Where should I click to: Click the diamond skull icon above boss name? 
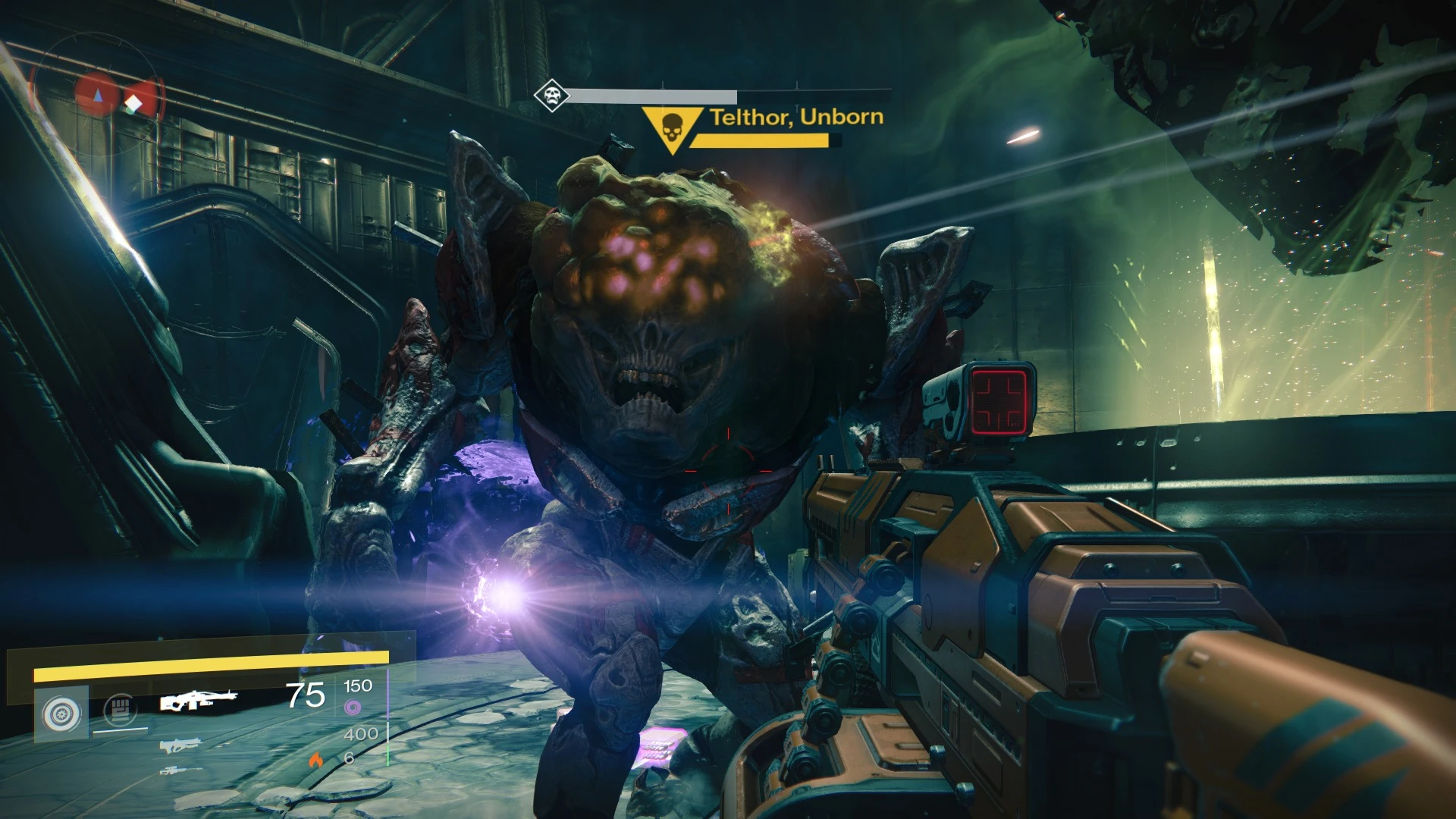[551, 96]
